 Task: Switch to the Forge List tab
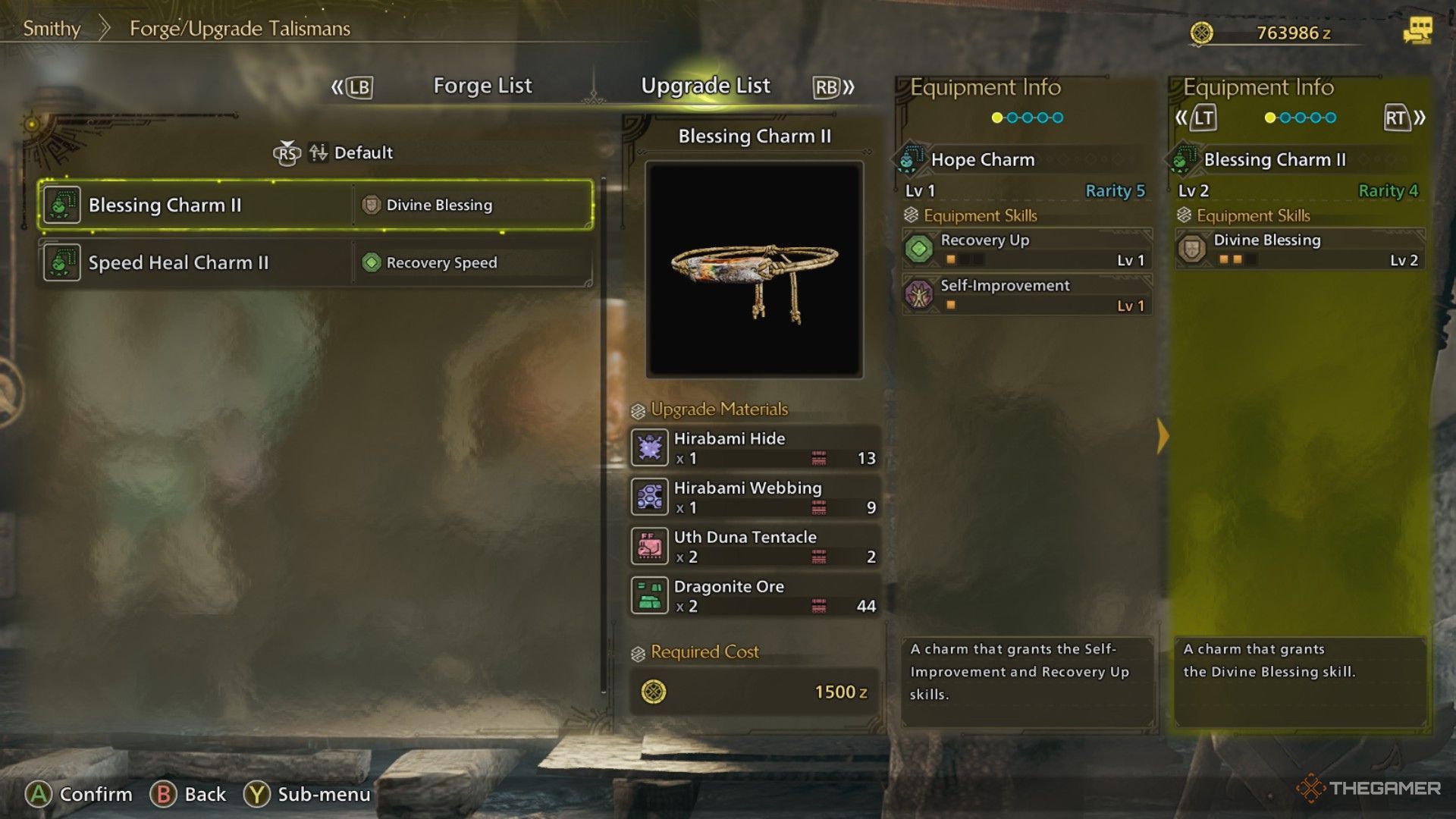tap(482, 86)
